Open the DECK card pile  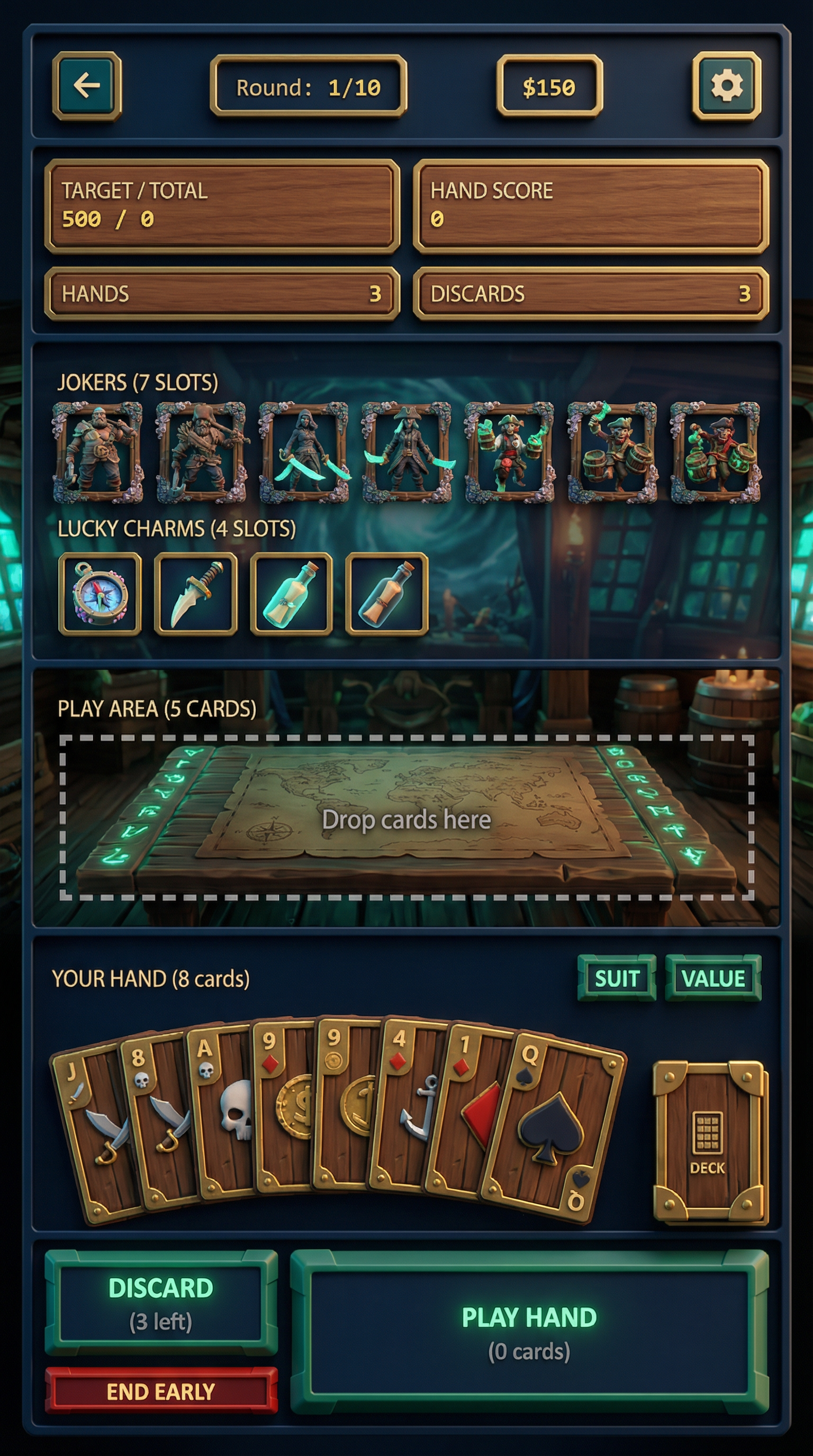click(x=710, y=1142)
